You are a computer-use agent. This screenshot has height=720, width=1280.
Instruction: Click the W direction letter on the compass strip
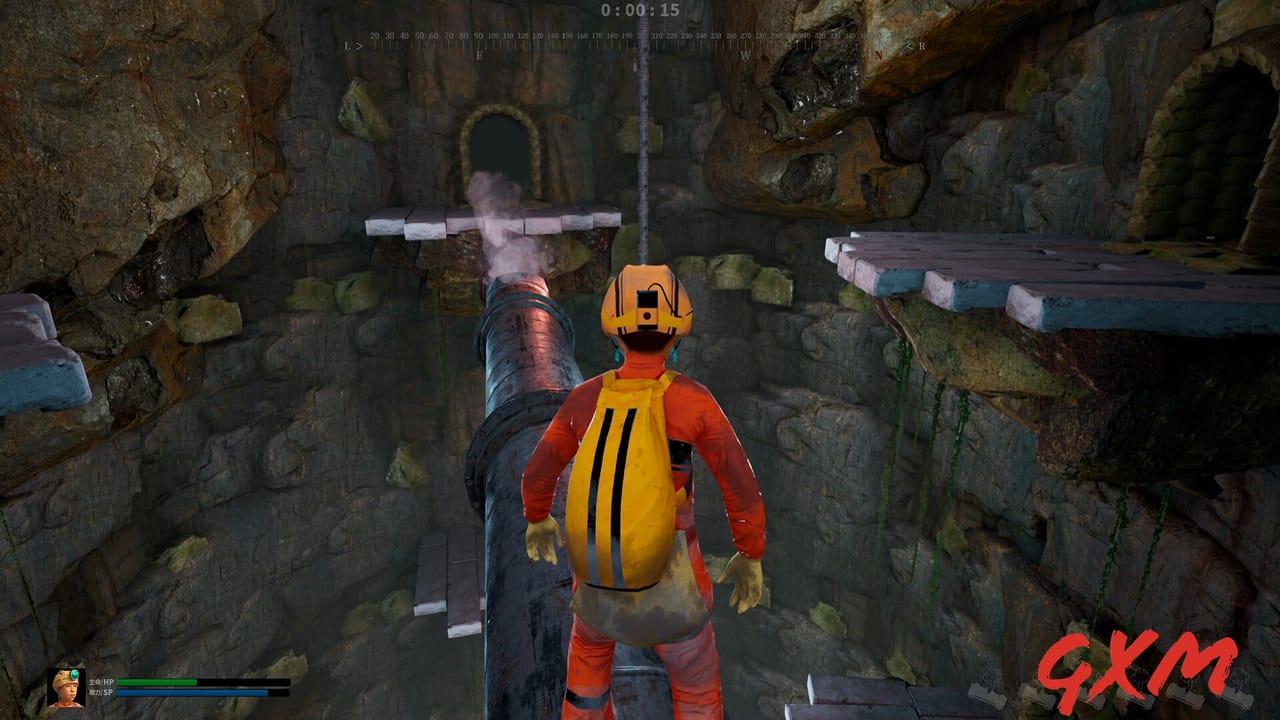[746, 54]
